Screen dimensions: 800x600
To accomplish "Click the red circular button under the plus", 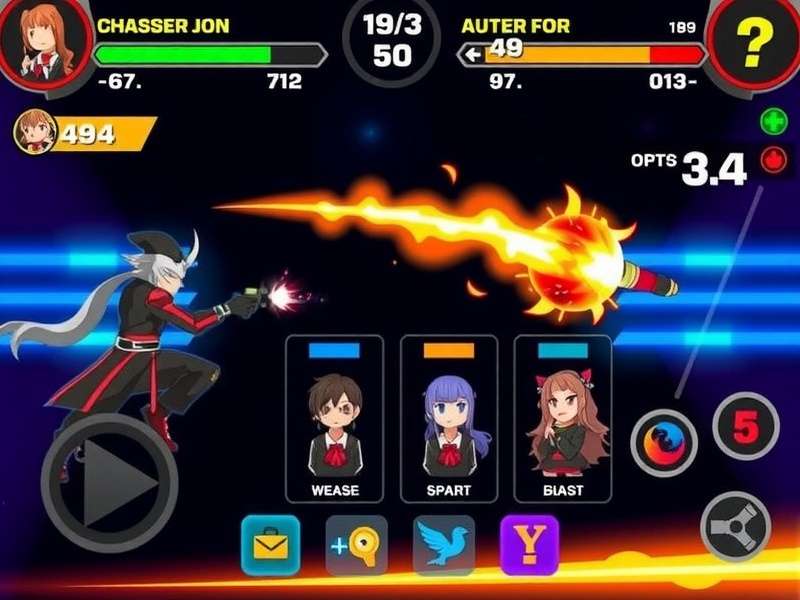I will pos(774,160).
